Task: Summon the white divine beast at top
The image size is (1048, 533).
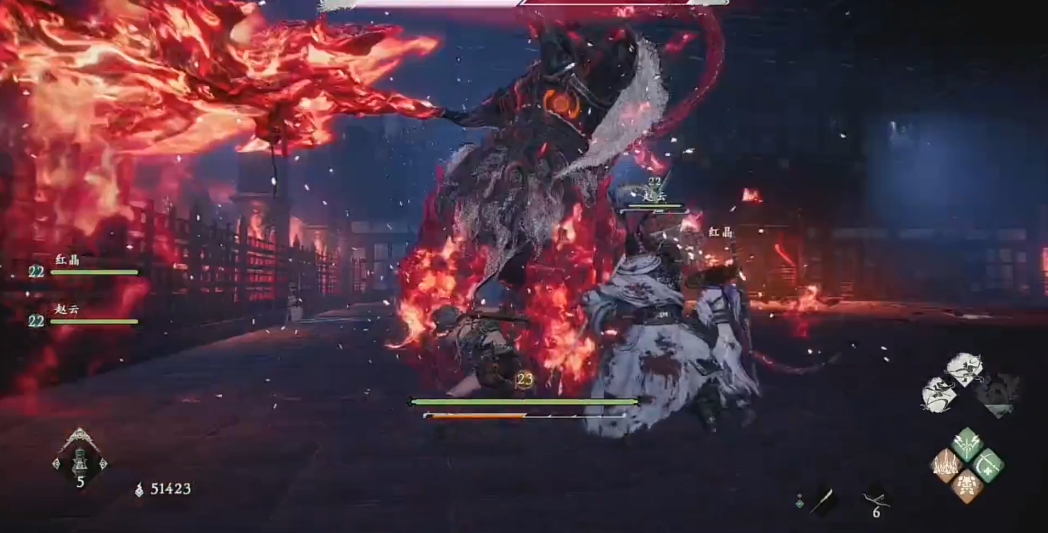Action: point(964,369)
